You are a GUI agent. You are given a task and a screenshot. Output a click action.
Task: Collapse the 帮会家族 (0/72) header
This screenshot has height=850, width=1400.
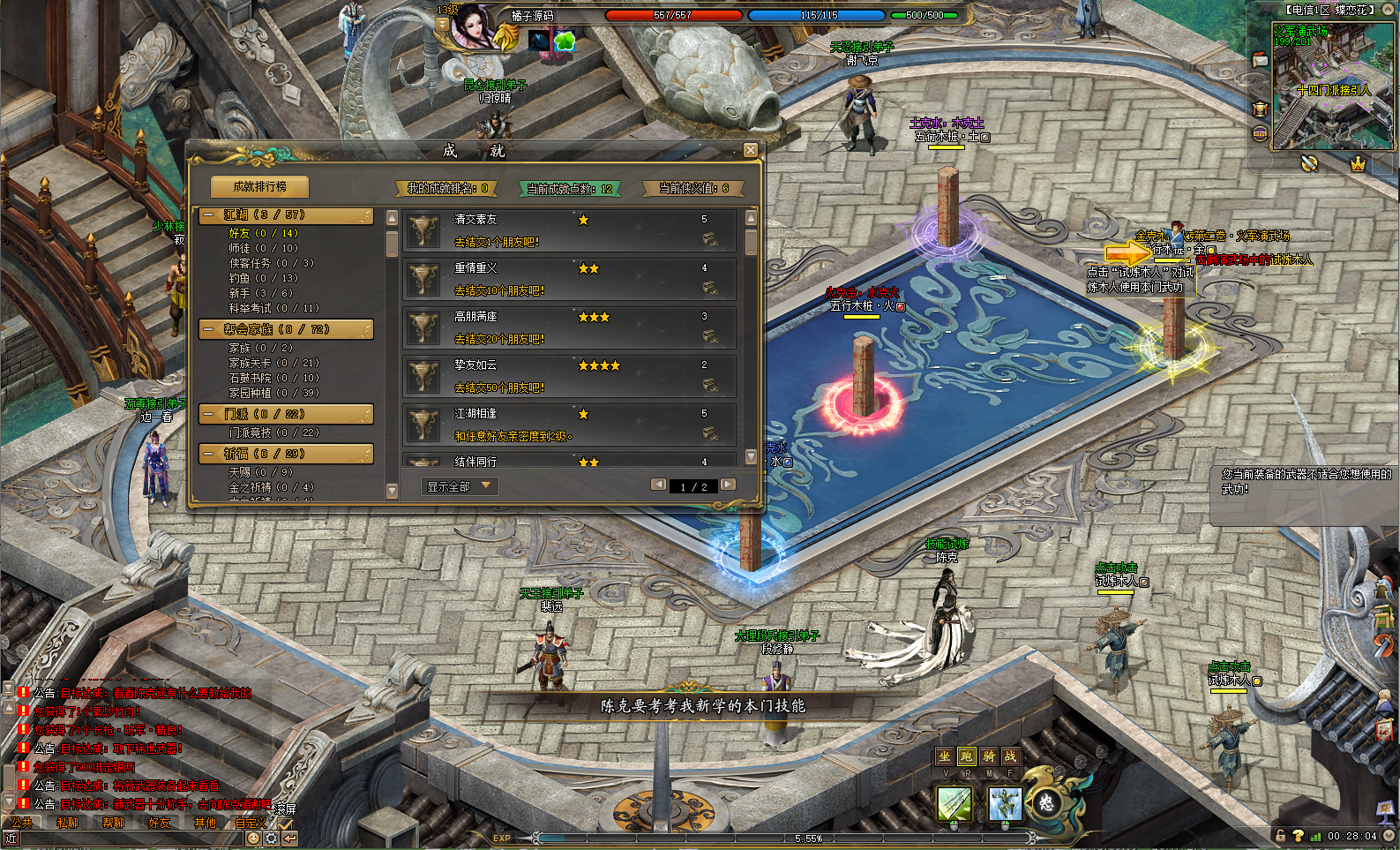click(x=208, y=329)
